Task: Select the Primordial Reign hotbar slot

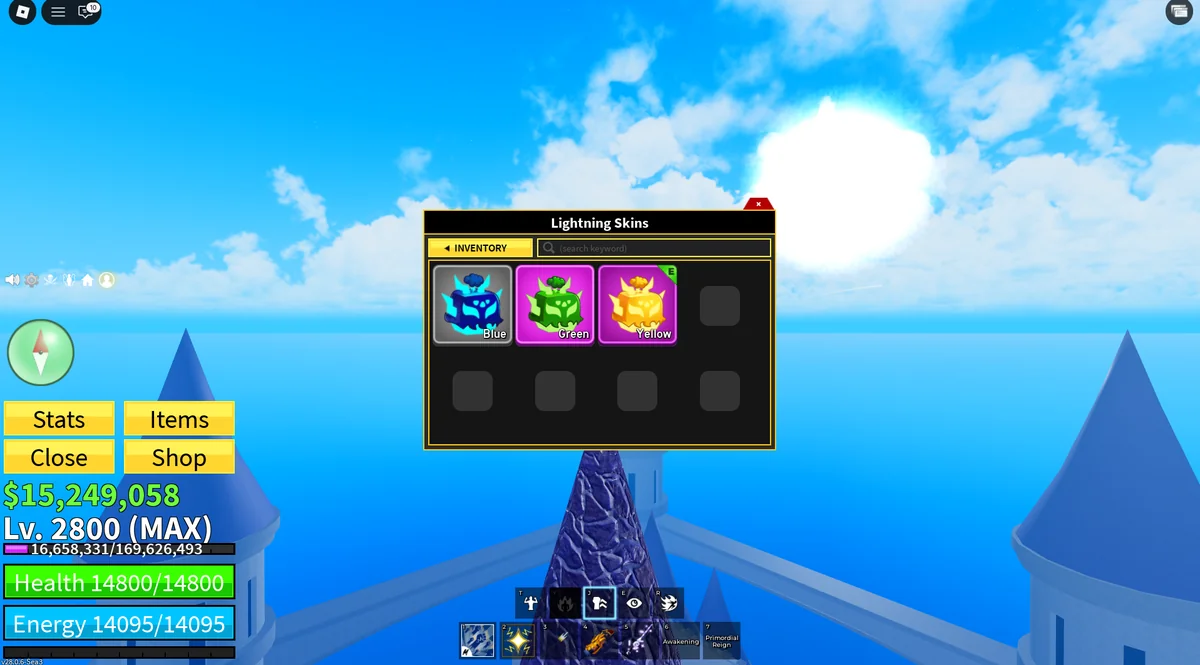Action: (721, 641)
